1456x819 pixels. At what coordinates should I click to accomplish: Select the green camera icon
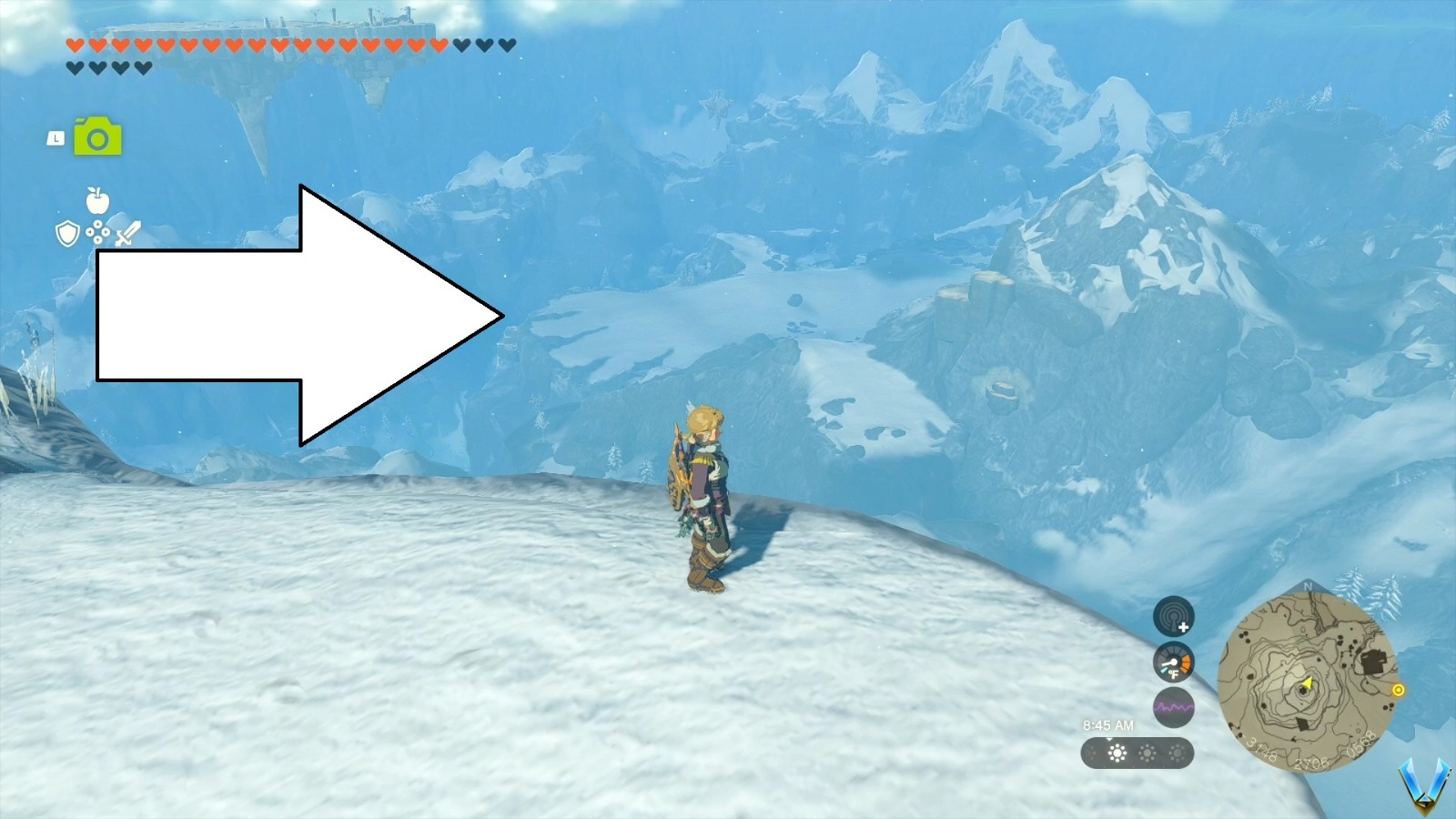97,137
